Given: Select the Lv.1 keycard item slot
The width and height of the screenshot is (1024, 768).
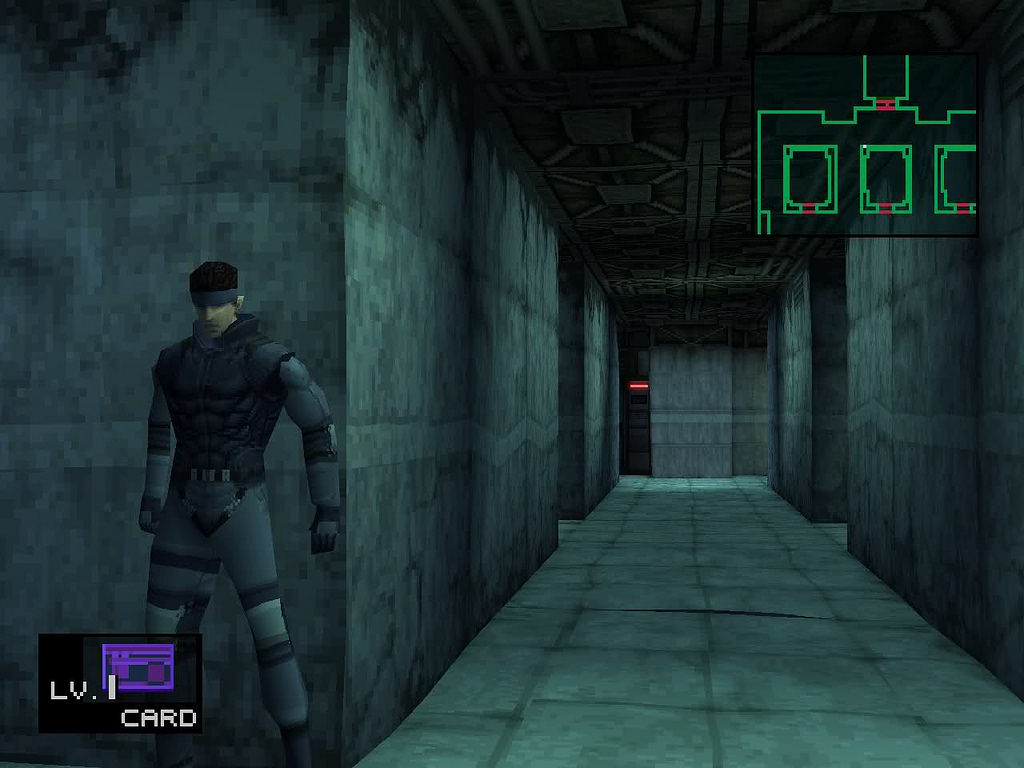Looking at the screenshot, I should click(x=121, y=683).
